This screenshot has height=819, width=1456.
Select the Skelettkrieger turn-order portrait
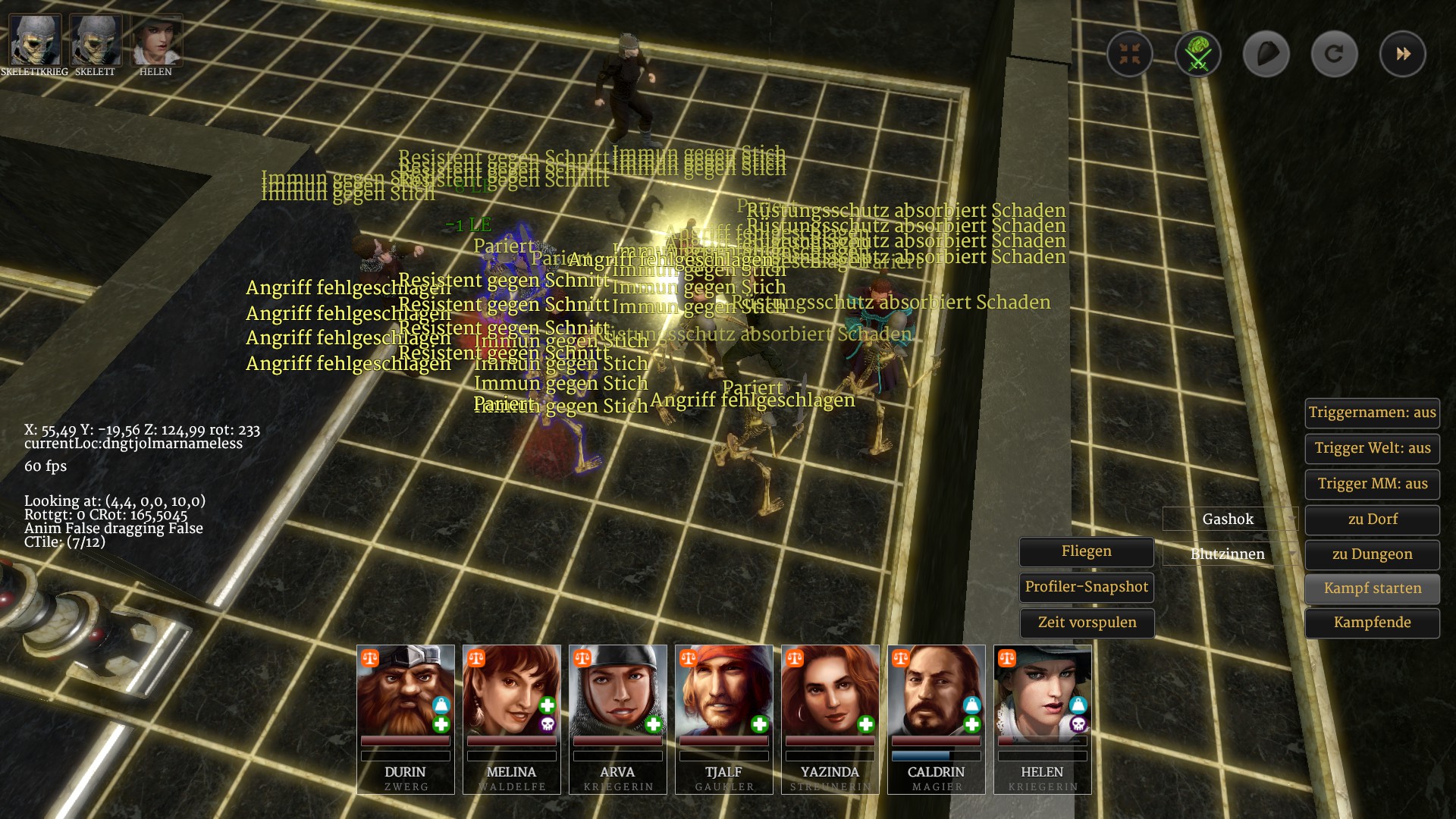pyautogui.click(x=35, y=41)
